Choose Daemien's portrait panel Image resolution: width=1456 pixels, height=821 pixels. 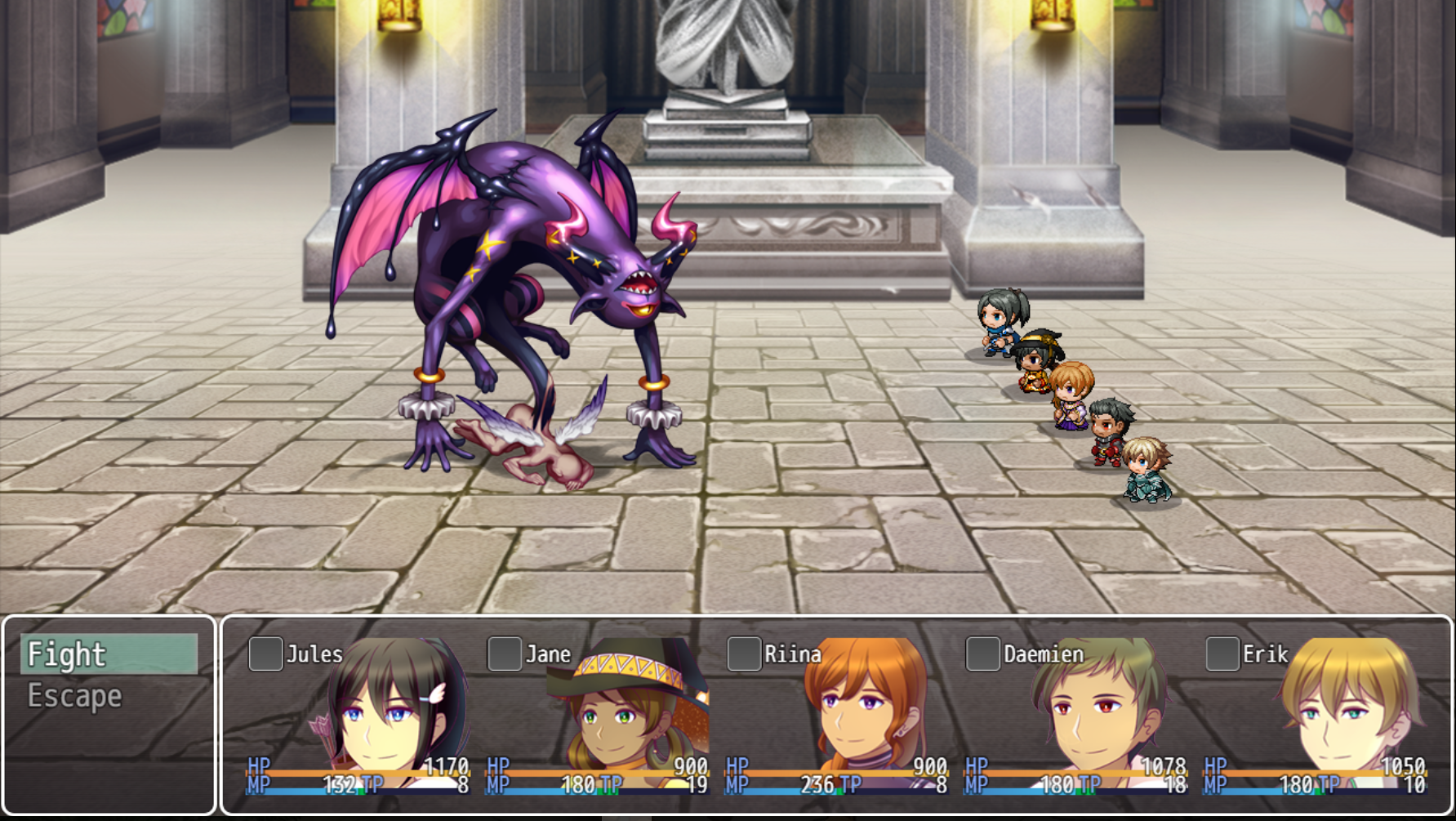1076,715
